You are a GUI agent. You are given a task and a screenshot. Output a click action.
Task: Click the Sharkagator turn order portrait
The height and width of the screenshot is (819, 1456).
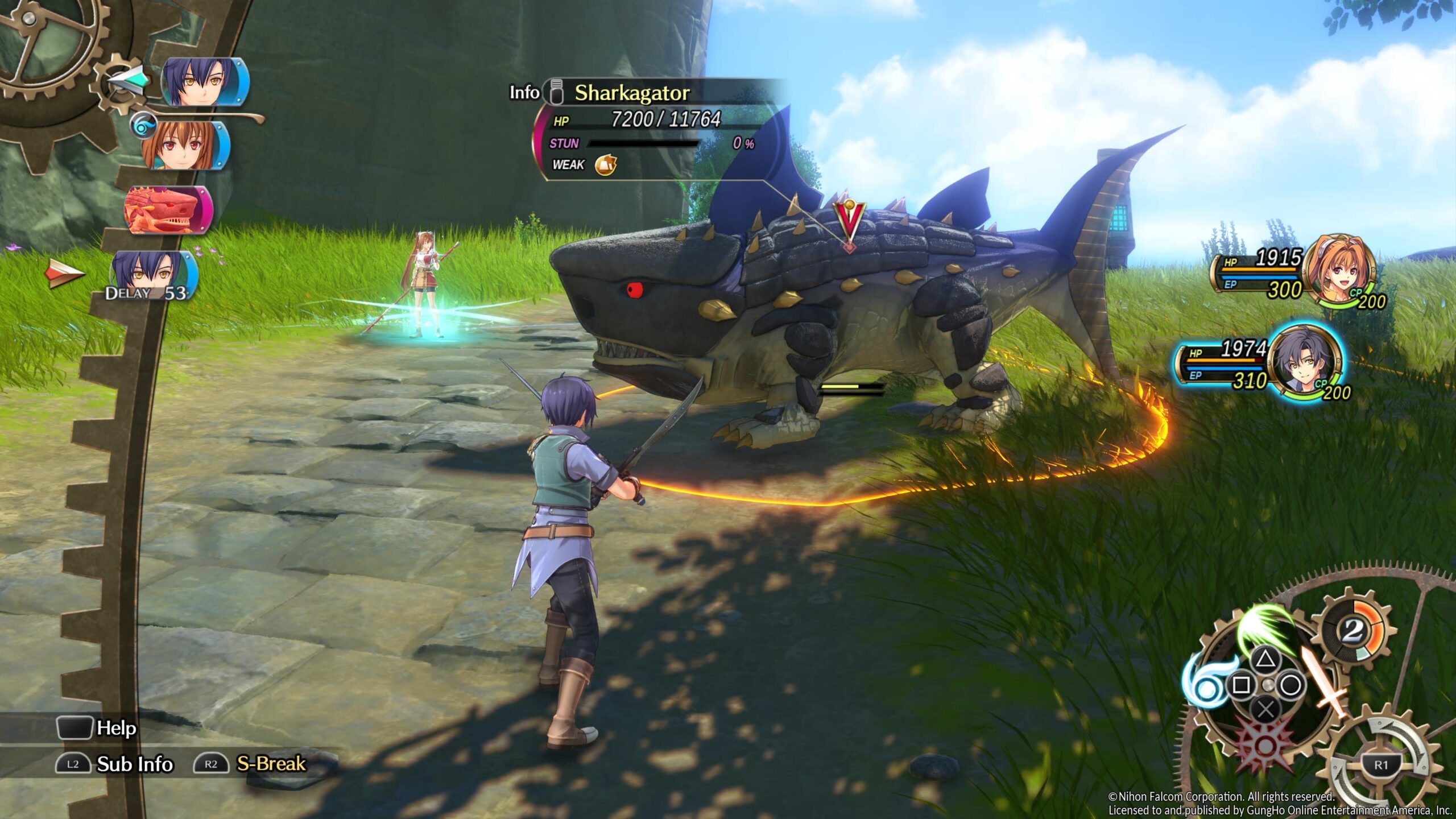(166, 210)
